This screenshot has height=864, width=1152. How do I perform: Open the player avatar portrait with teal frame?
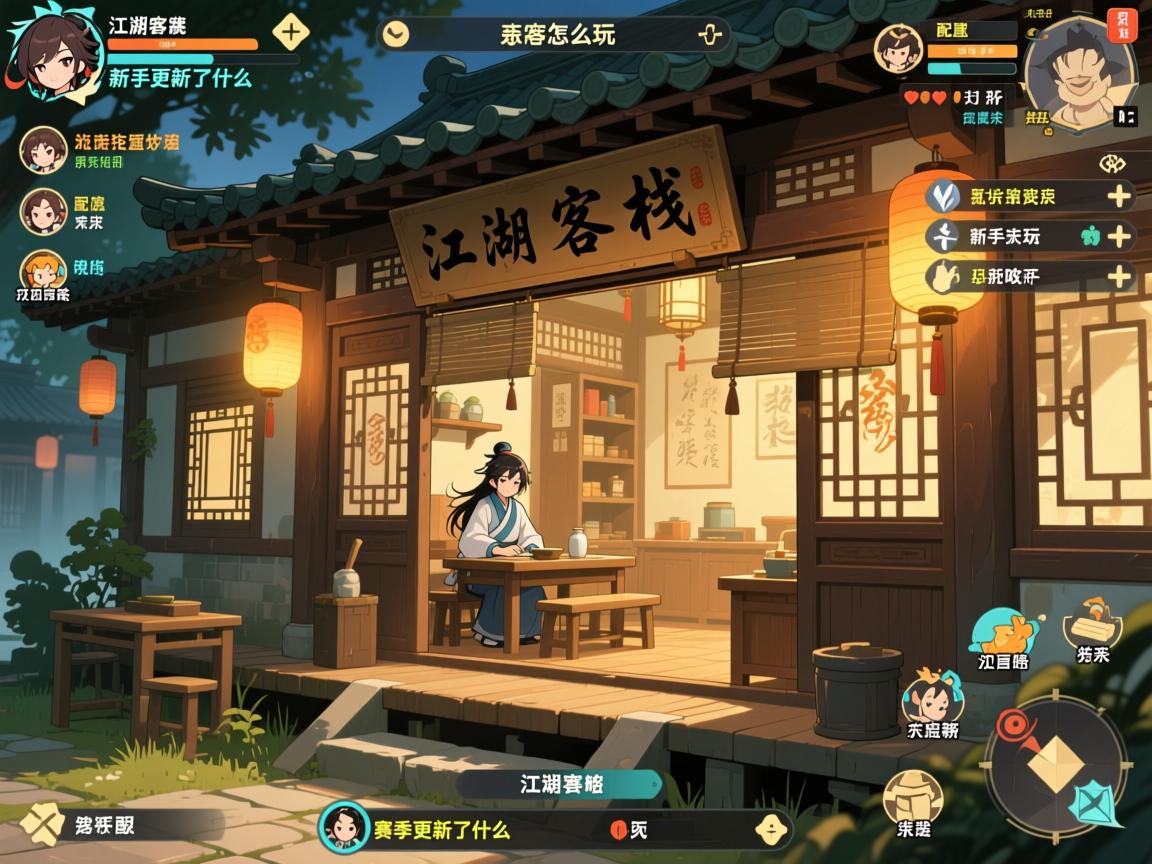pyautogui.click(x=49, y=48)
